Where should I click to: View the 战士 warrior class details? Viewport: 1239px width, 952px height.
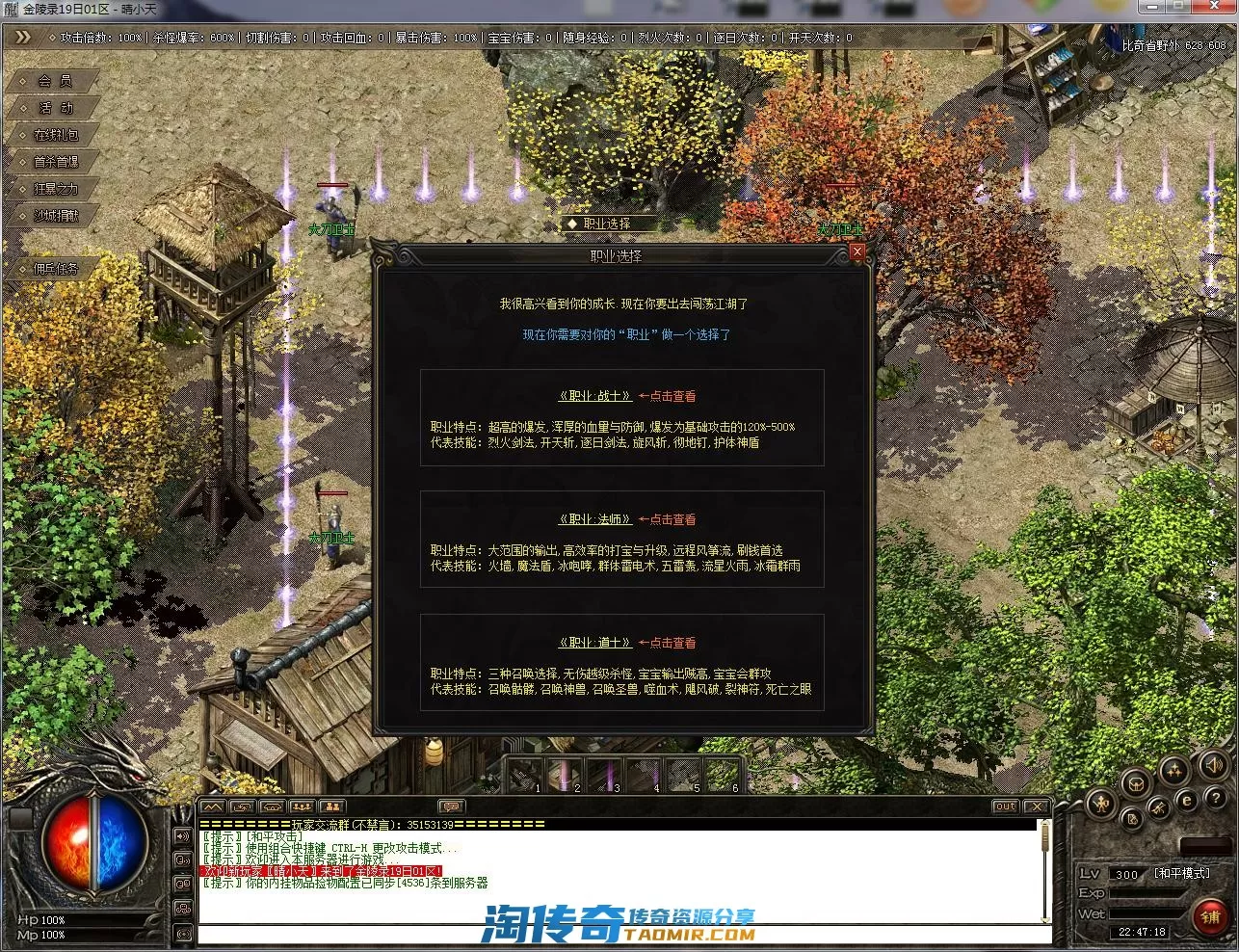coord(594,396)
